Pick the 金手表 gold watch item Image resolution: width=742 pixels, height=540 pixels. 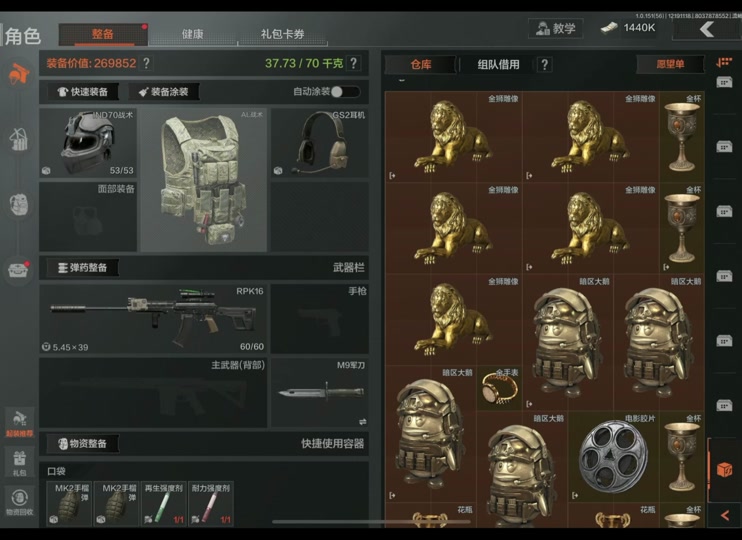(498, 388)
